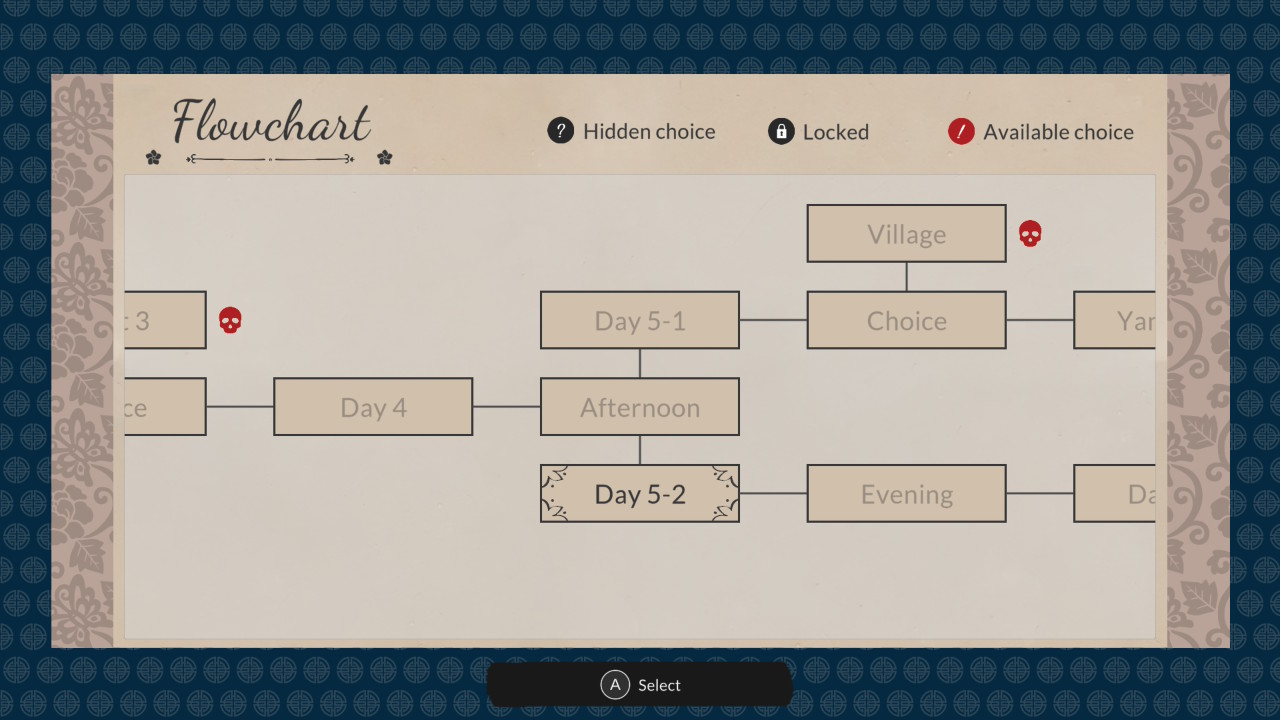This screenshot has width=1280, height=720.
Task: Select the Village node
Action: [906, 234]
